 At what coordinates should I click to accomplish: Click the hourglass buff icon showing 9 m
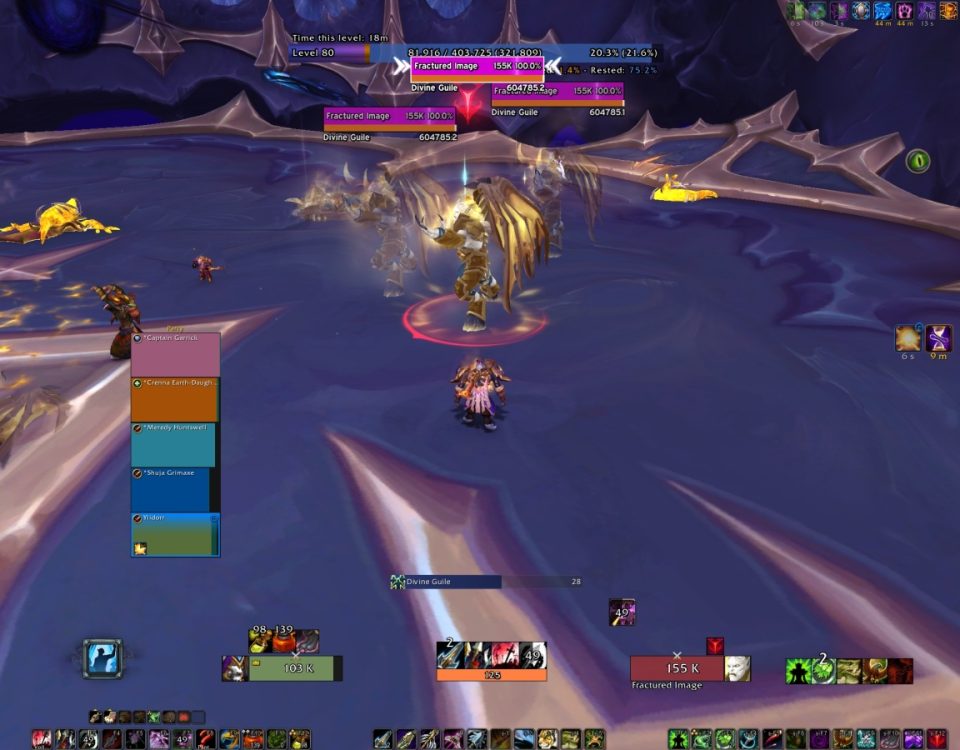pos(939,338)
